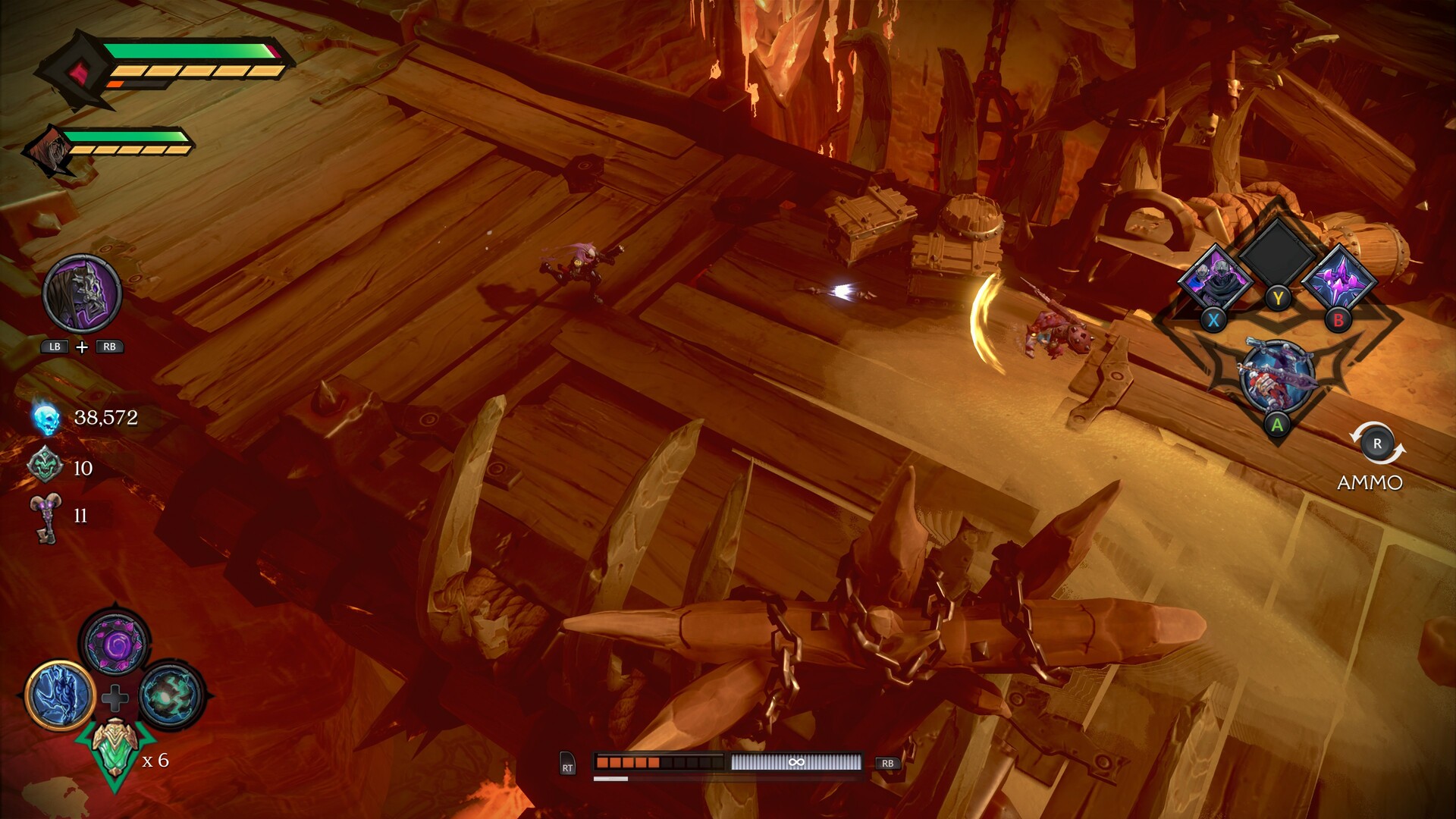Screen dimensions: 1456x819
Task: Activate the purple crystal spikes skill
Action: [1339, 278]
